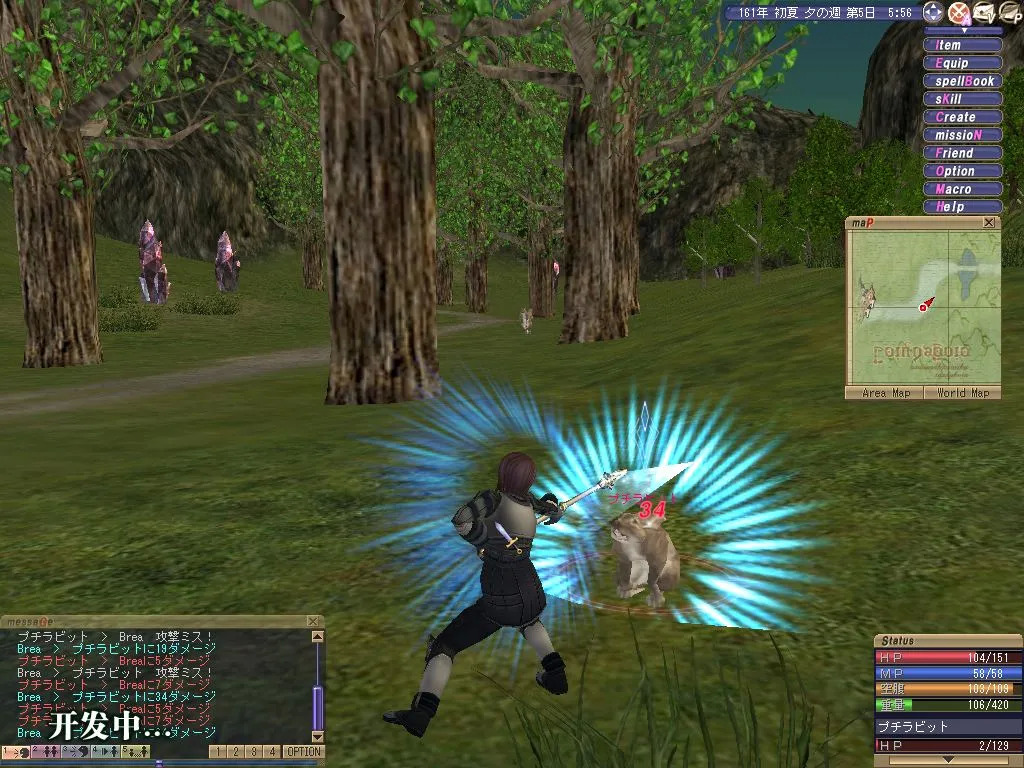Collapse the main menu with the arrow bar
This screenshot has height=768, width=1024.
click(962, 31)
